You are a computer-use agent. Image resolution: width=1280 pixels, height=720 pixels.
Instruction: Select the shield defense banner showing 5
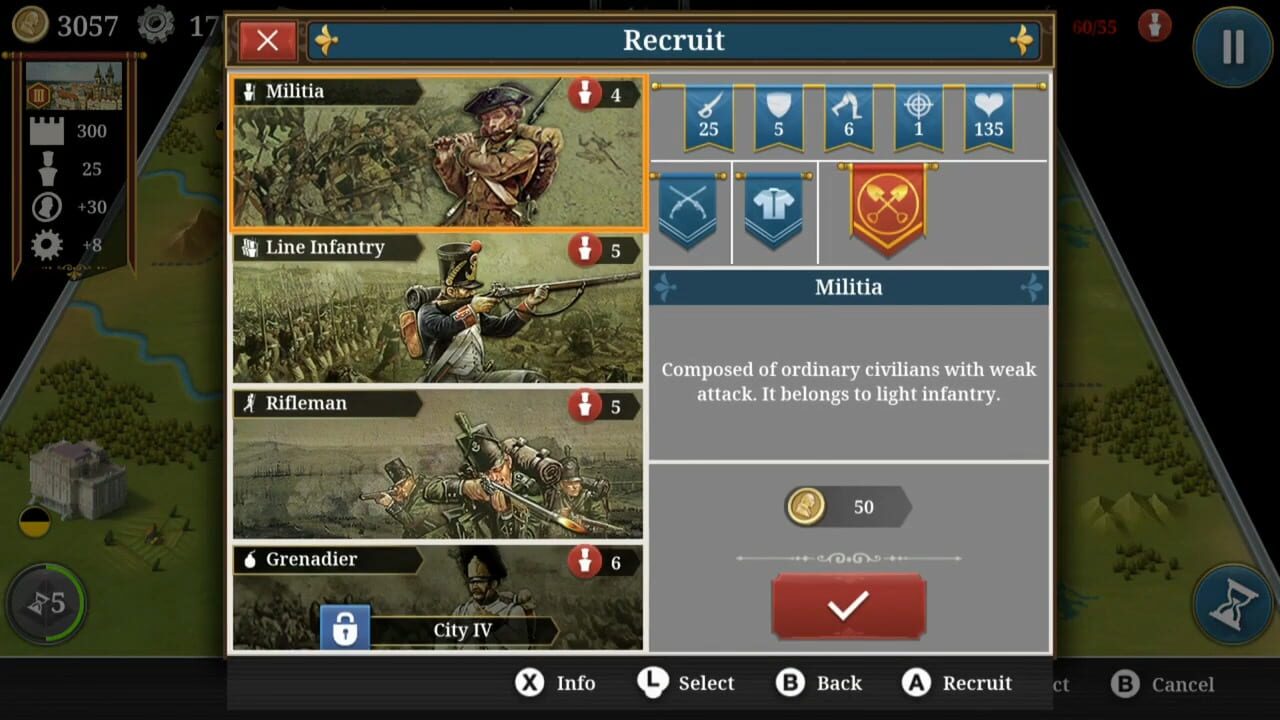coord(778,115)
